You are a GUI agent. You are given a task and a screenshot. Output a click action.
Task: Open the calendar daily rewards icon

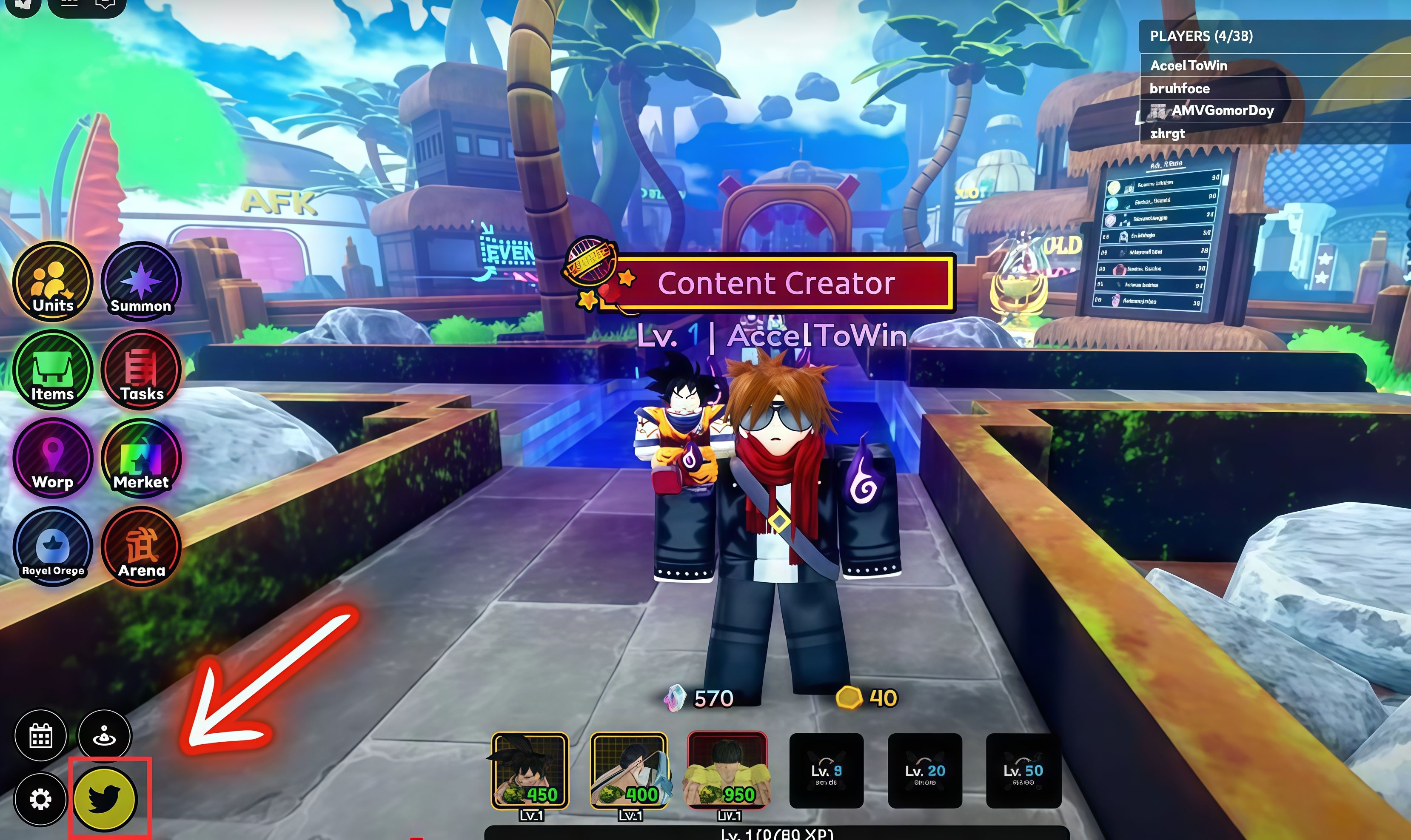point(41,736)
